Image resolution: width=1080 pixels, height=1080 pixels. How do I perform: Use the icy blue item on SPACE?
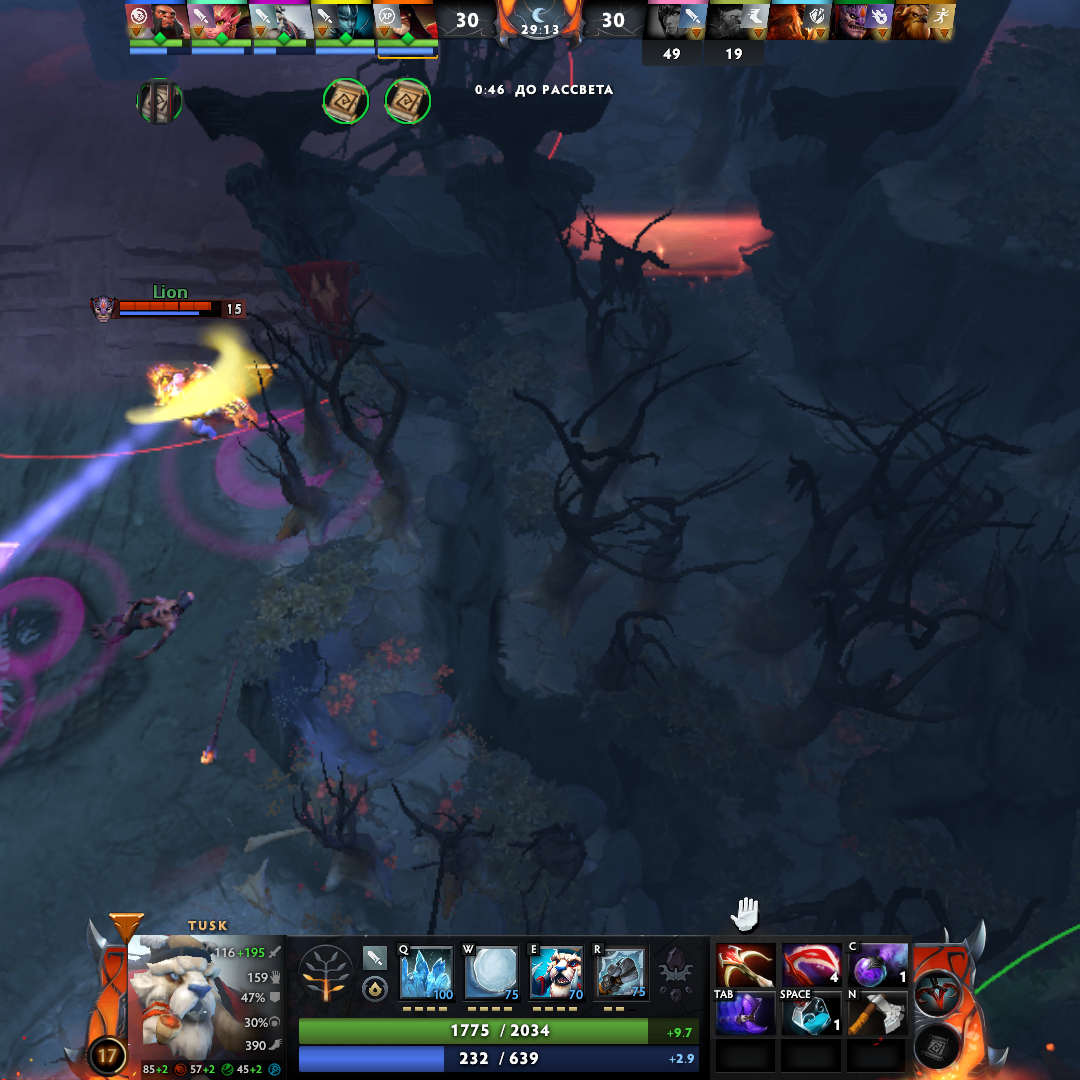[811, 1014]
